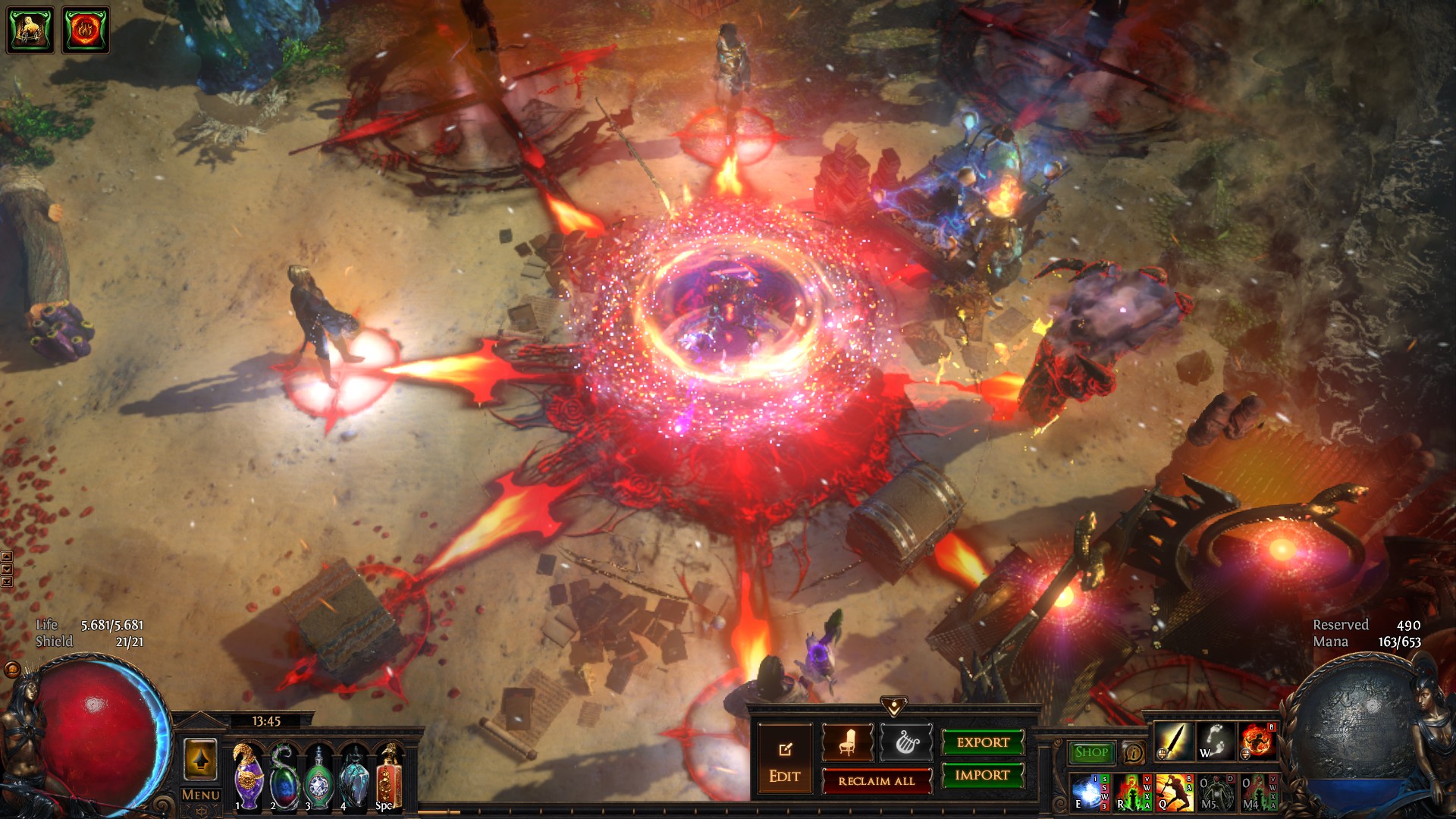Activate the blue orb skill on E
This screenshot has height=819, width=1456.
1089,792
